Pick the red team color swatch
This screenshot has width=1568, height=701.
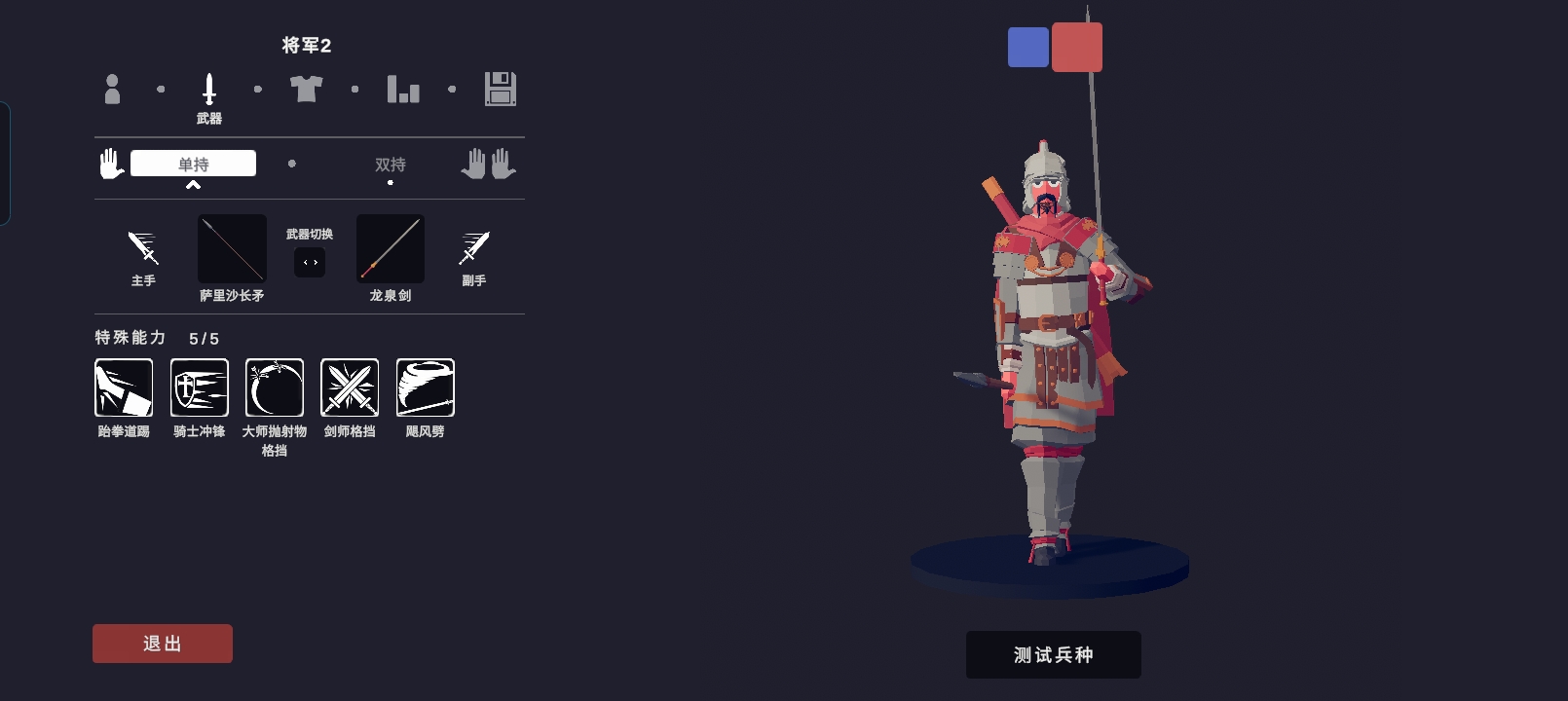1077,47
